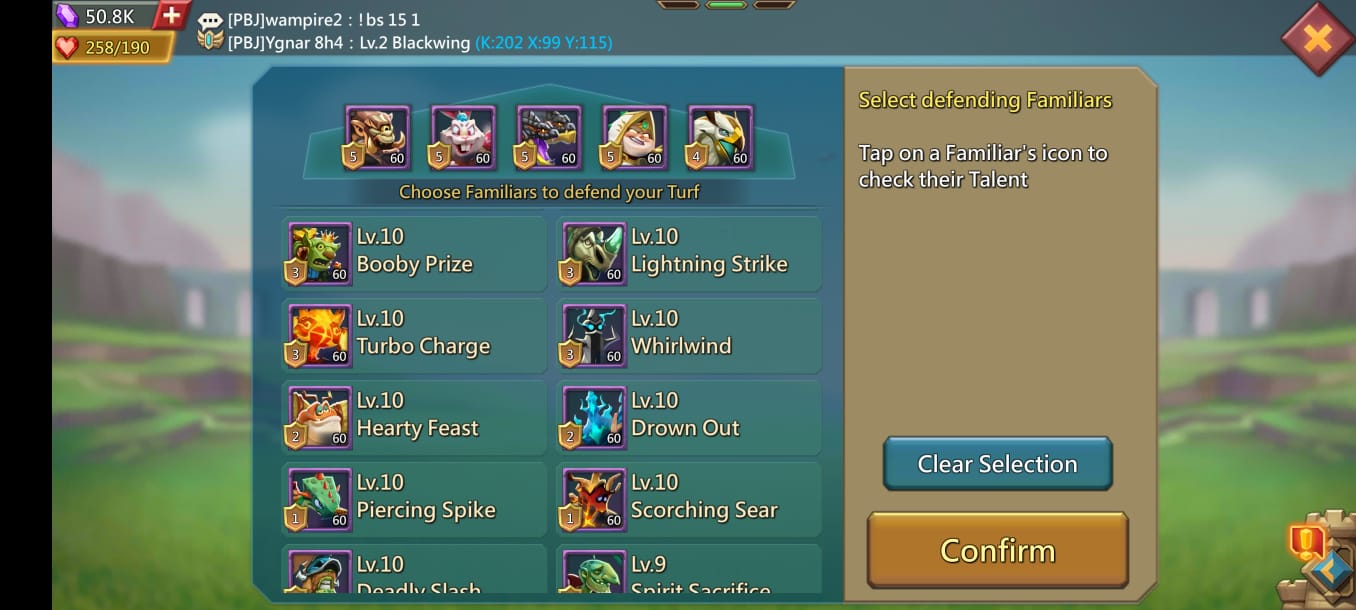Select the Whirlwind familiar
1356x610 pixels.
tap(689, 336)
